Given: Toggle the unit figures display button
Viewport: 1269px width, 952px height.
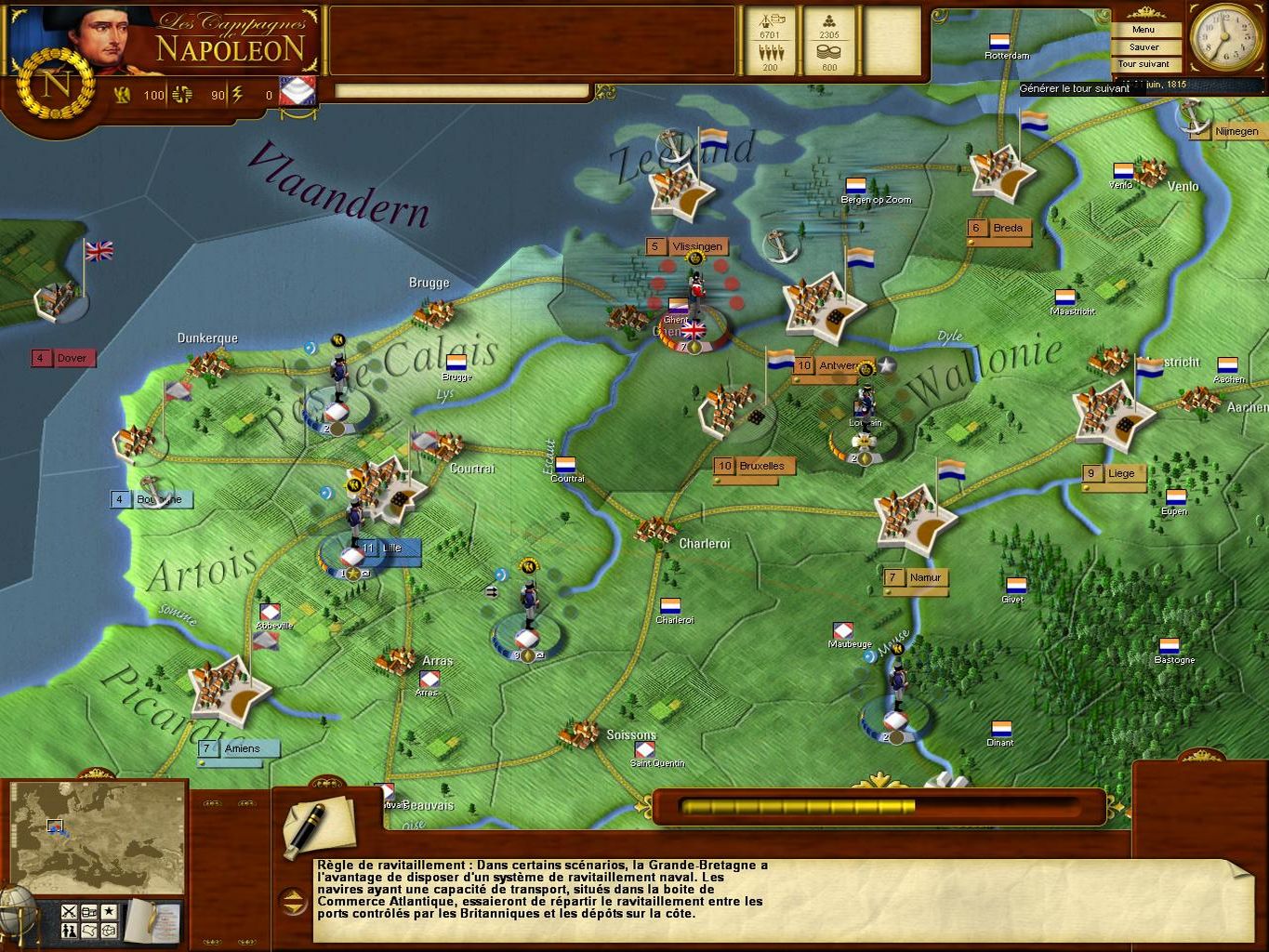Looking at the screenshot, I should (x=69, y=932).
